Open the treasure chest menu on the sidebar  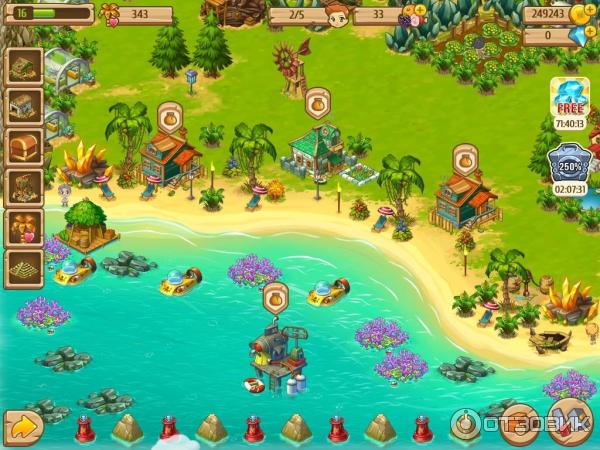click(x=23, y=146)
